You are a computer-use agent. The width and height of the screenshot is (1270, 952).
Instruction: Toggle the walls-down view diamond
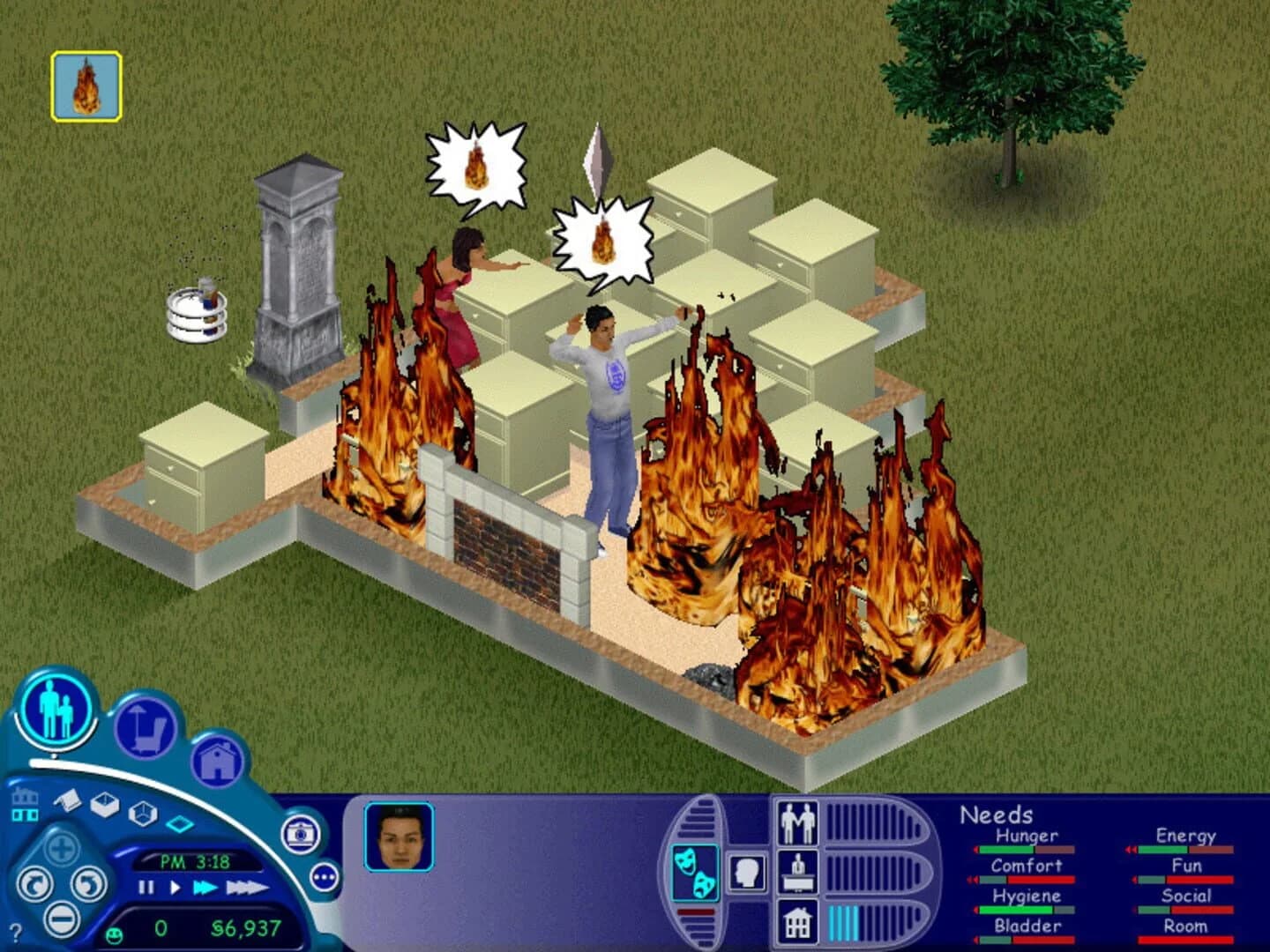(x=179, y=823)
